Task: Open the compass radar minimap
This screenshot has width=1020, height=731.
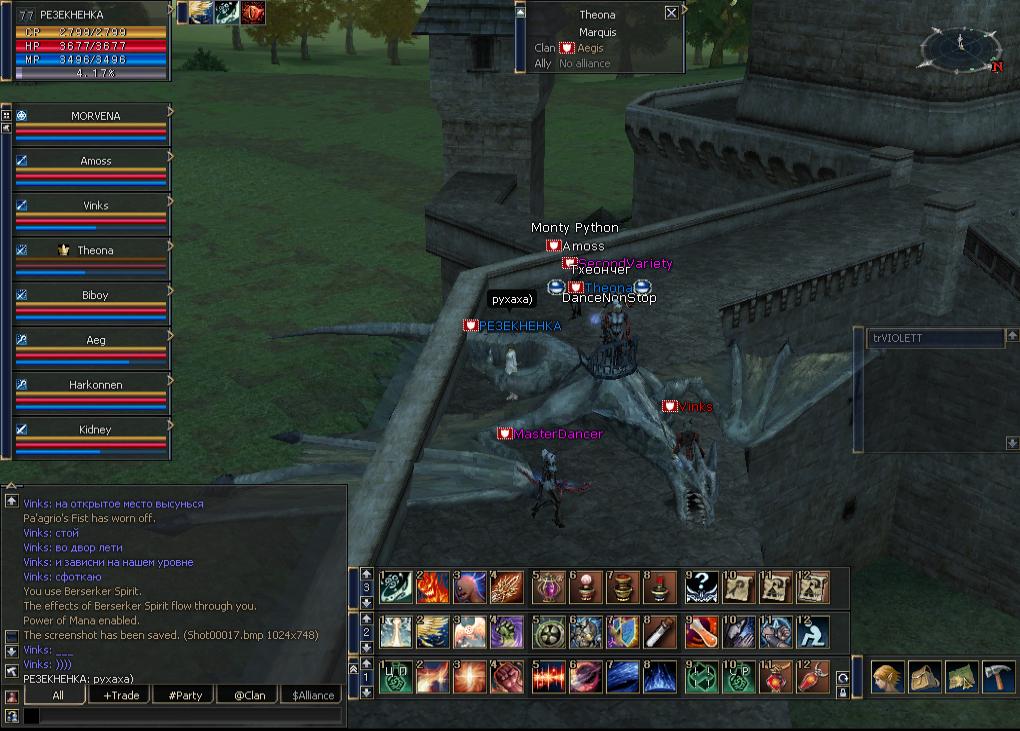Action: point(959,48)
